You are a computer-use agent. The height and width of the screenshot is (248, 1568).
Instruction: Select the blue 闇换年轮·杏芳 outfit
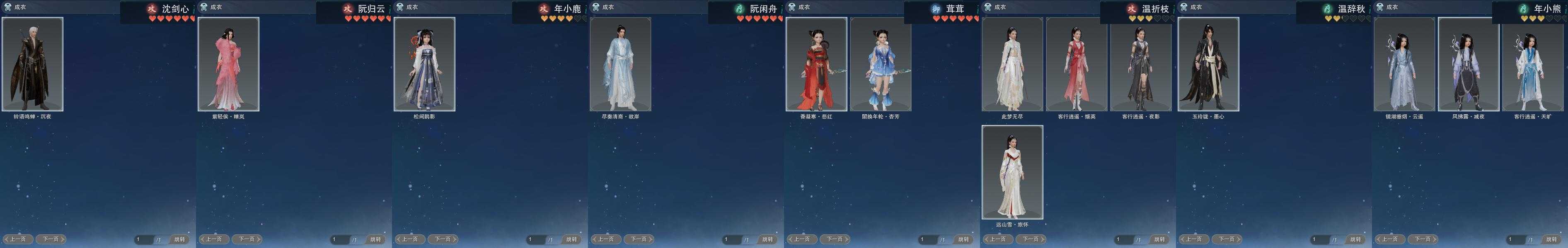(x=880, y=64)
